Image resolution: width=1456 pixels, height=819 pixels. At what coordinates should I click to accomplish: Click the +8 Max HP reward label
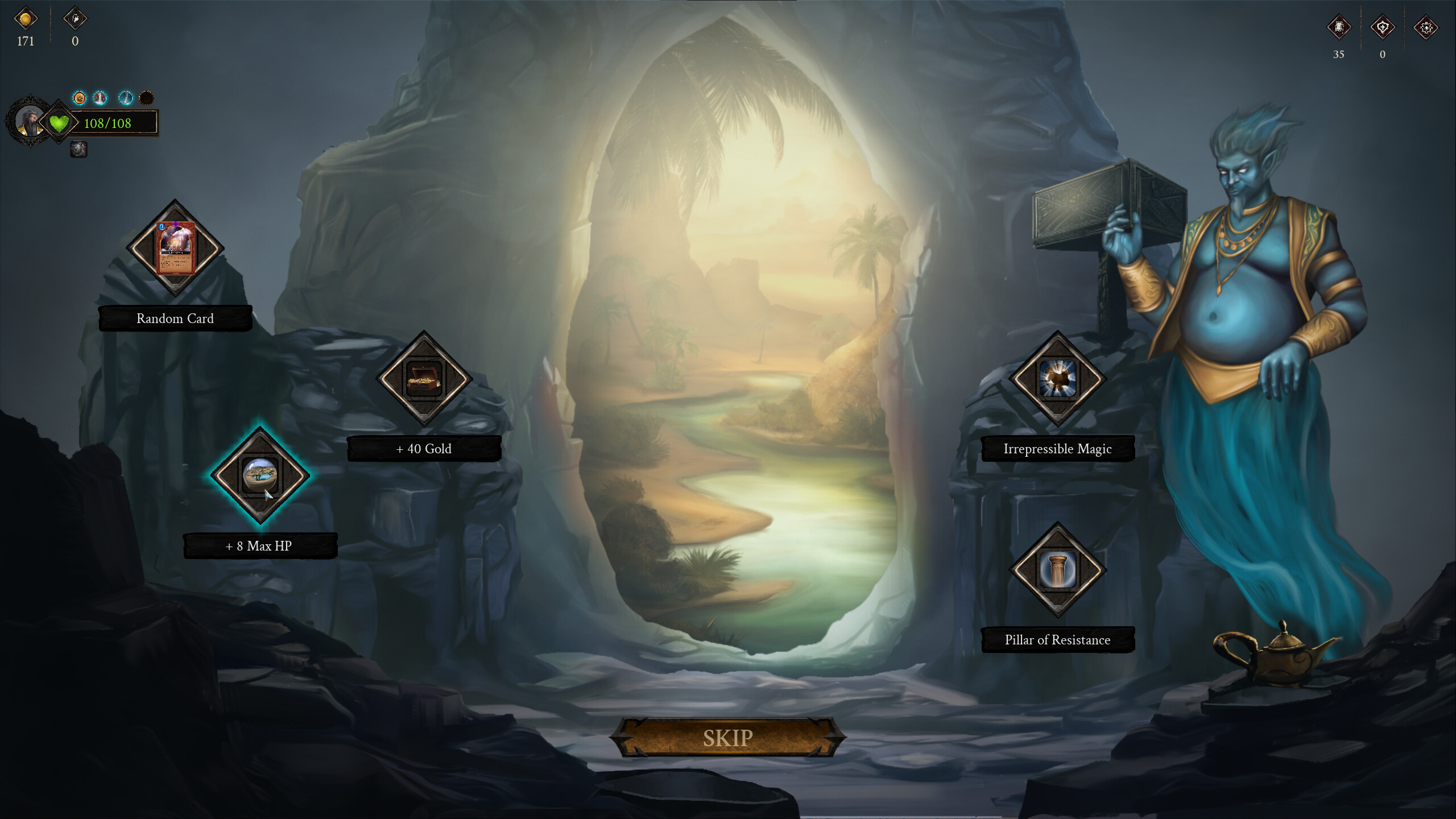(x=259, y=545)
